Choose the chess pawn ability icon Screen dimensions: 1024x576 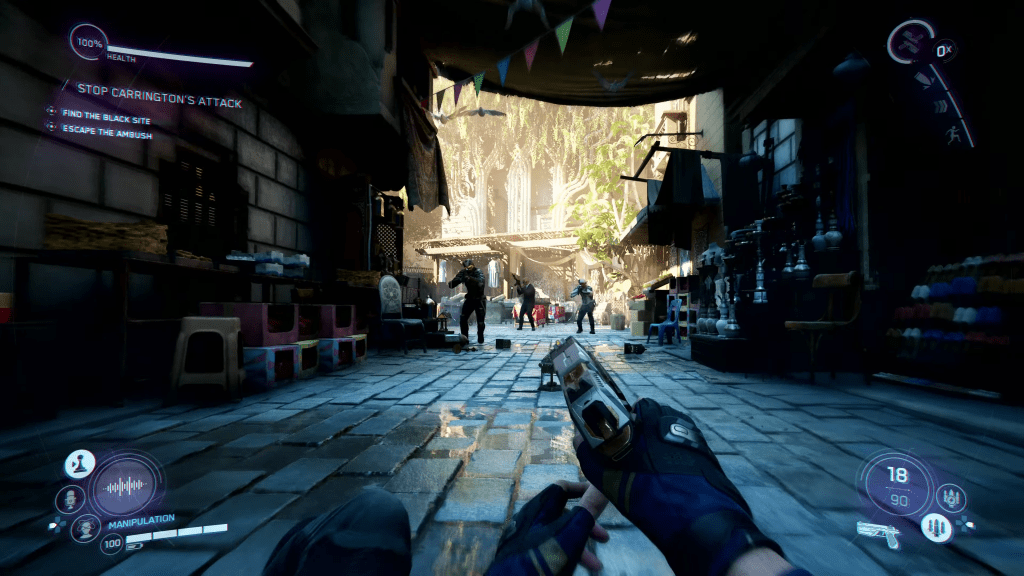tap(79, 464)
